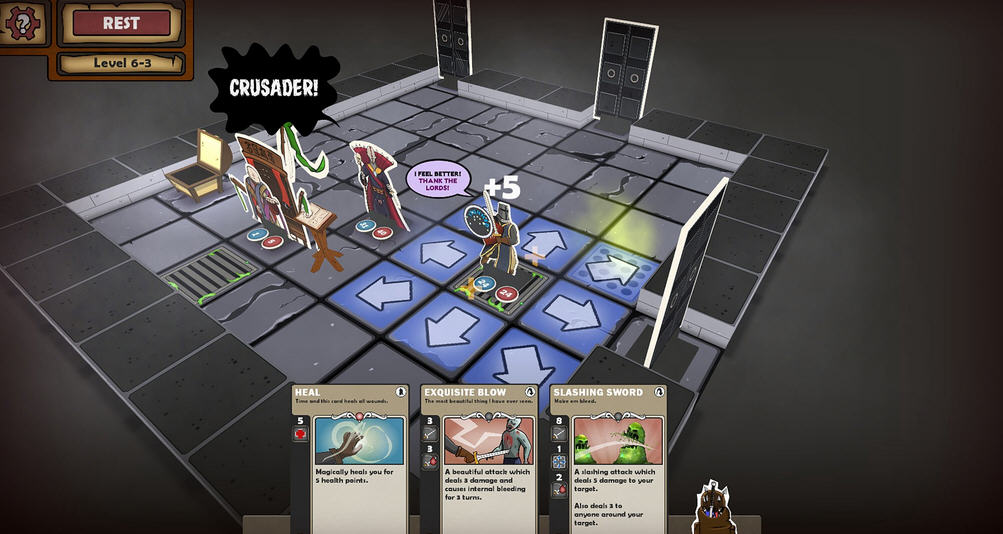Select the up-pointing arrow movement tile

(545, 243)
